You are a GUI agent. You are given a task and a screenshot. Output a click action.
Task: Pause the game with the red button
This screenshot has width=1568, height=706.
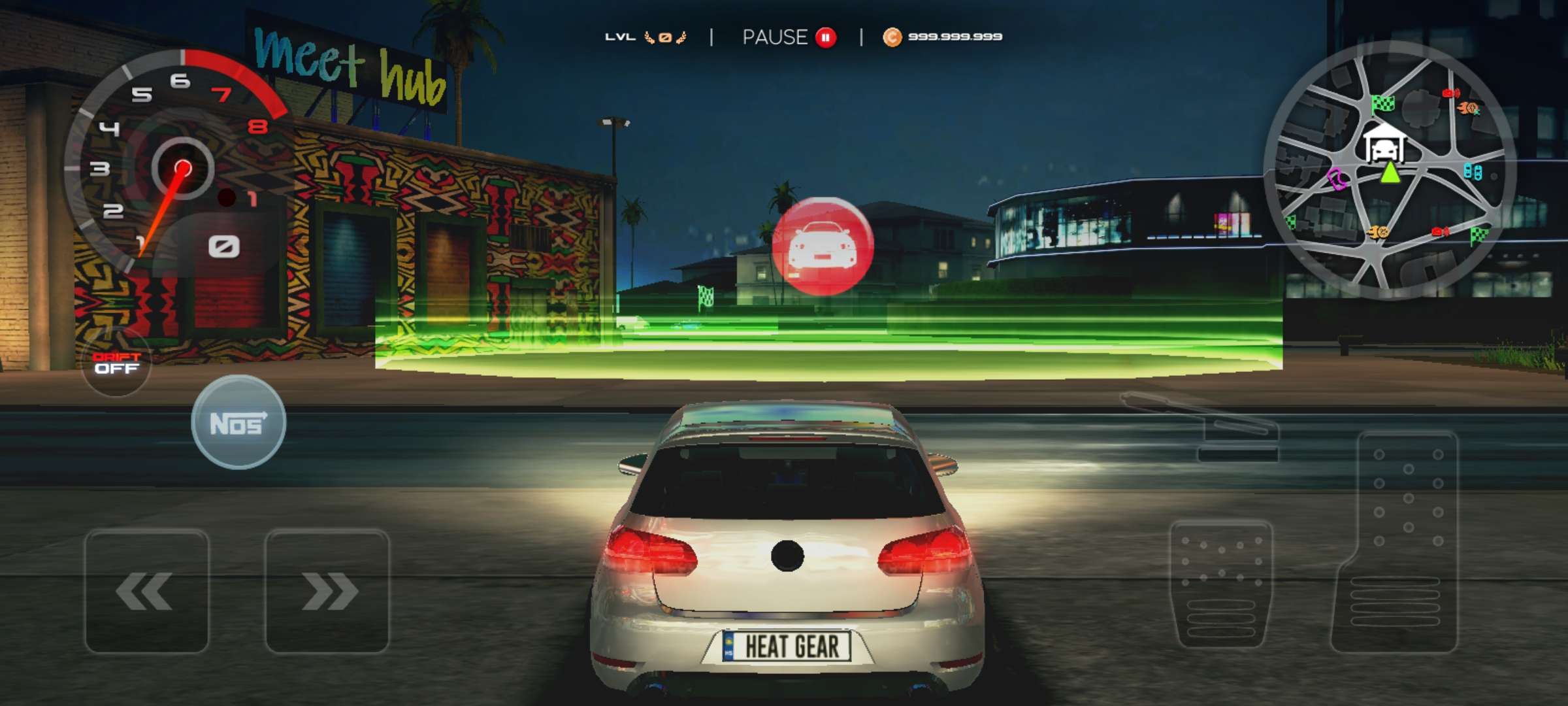tap(826, 37)
